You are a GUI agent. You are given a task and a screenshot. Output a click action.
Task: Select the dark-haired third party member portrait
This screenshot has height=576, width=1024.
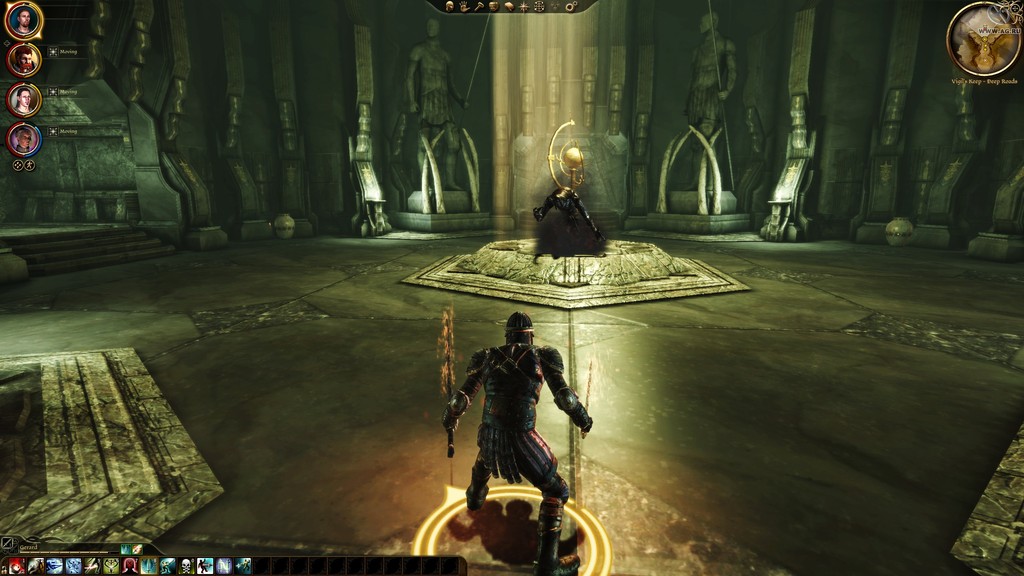click(23, 99)
